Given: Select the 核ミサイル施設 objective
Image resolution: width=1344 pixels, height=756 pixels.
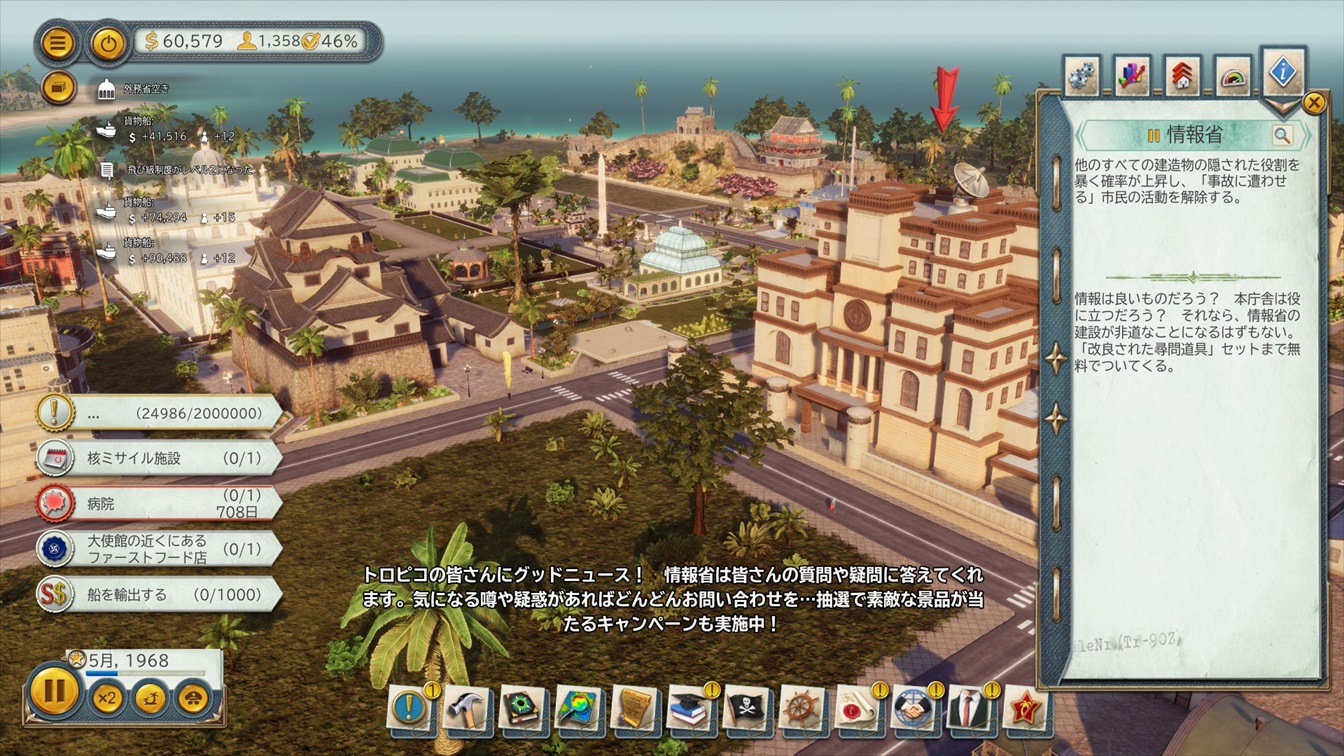Looking at the screenshot, I should pyautogui.click(x=160, y=458).
